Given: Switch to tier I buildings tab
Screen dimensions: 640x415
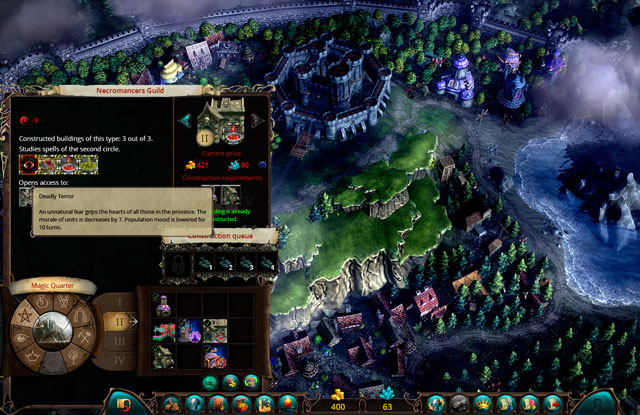Looking at the screenshot, I should pyautogui.click(x=119, y=301).
